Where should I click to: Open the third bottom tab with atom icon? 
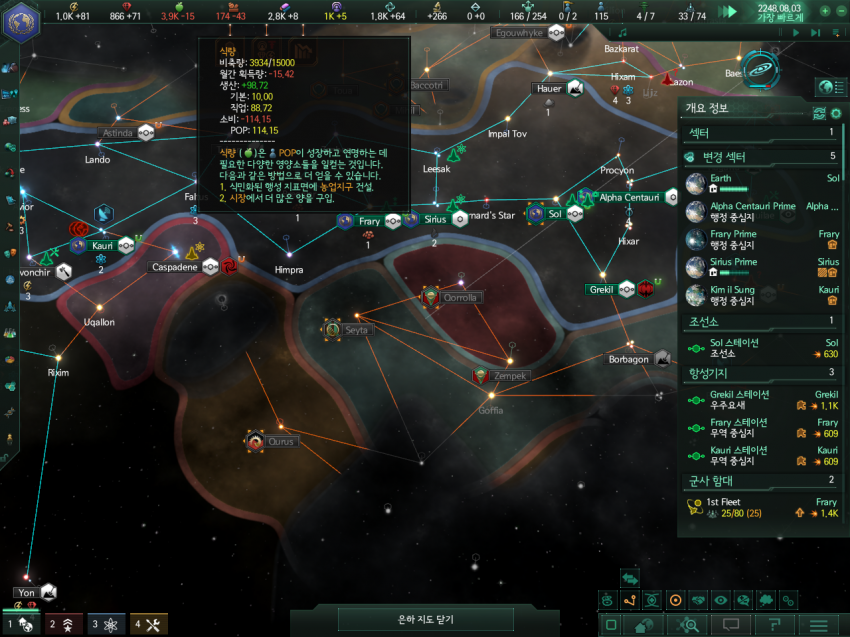pyautogui.click(x=106, y=624)
